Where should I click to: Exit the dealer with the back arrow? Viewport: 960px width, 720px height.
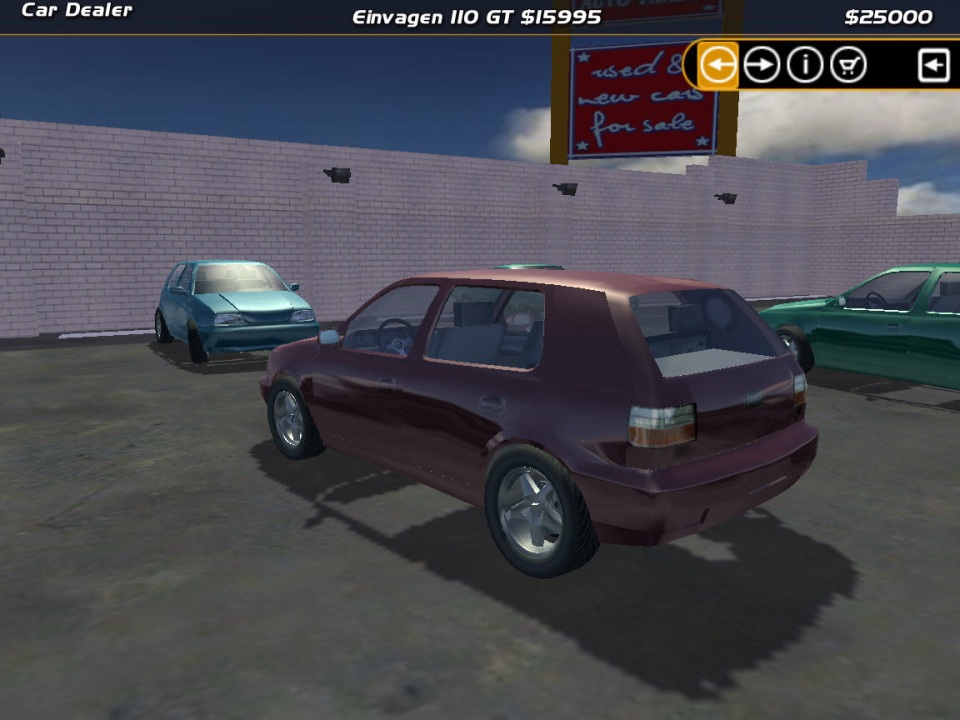pyautogui.click(x=933, y=66)
